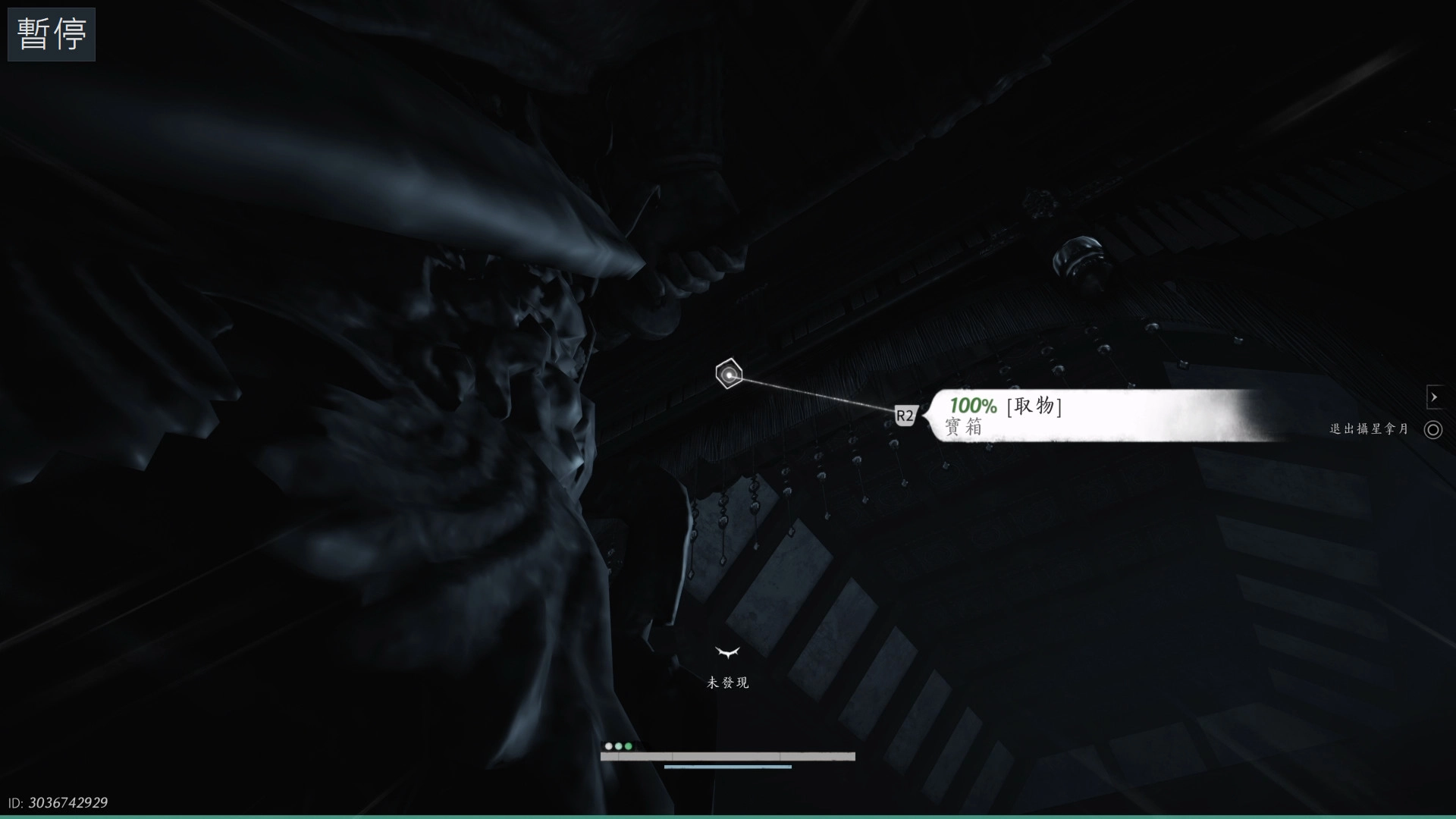Click the hexagonal target marker
The height and width of the screenshot is (819, 1456).
click(729, 374)
